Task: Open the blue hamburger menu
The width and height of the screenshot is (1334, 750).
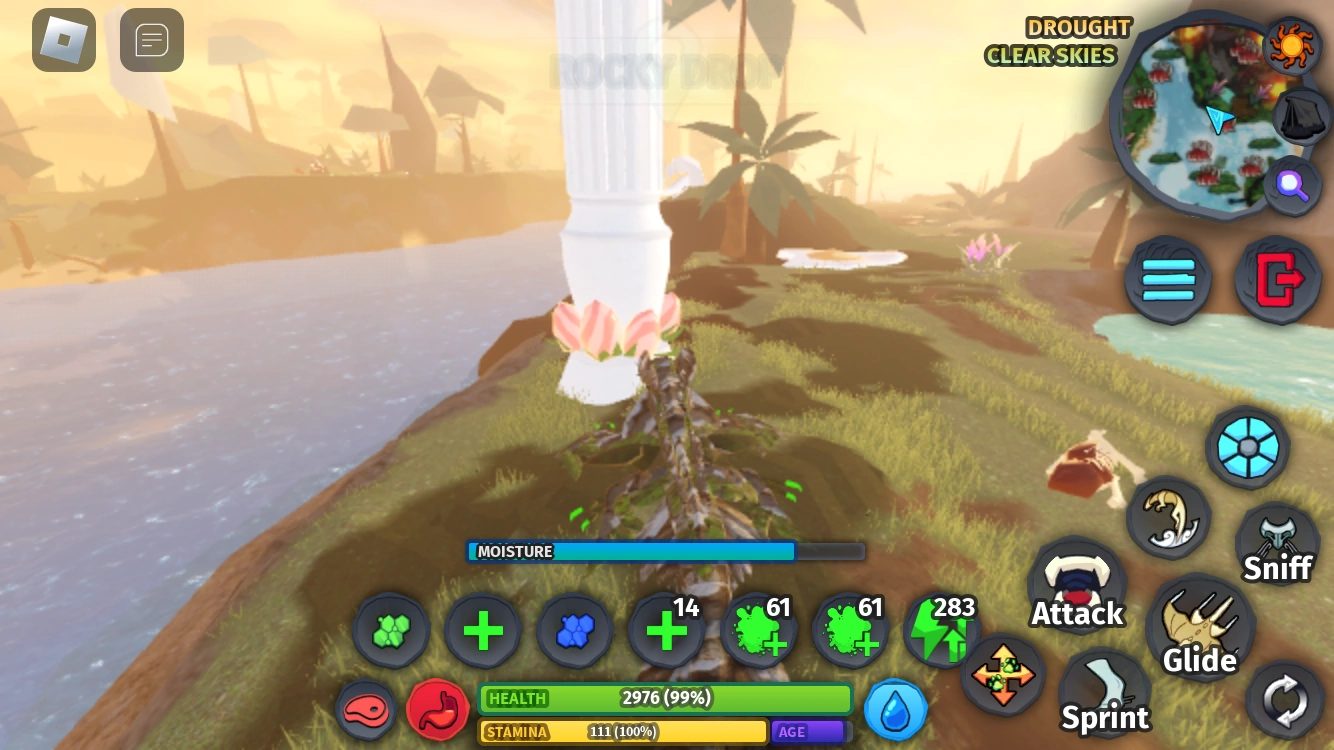Action: click(1167, 280)
